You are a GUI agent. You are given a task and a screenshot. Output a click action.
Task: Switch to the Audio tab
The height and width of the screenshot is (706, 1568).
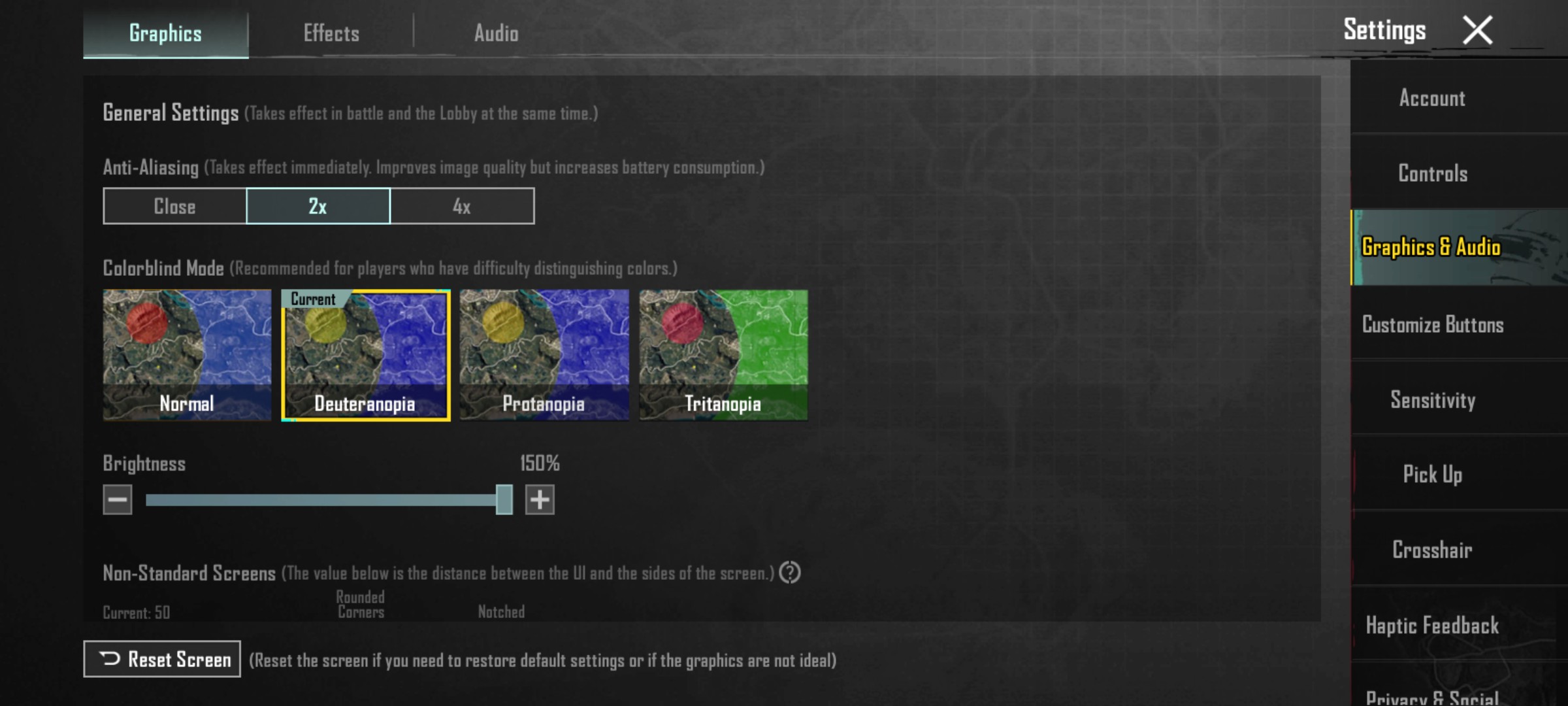pos(497,33)
